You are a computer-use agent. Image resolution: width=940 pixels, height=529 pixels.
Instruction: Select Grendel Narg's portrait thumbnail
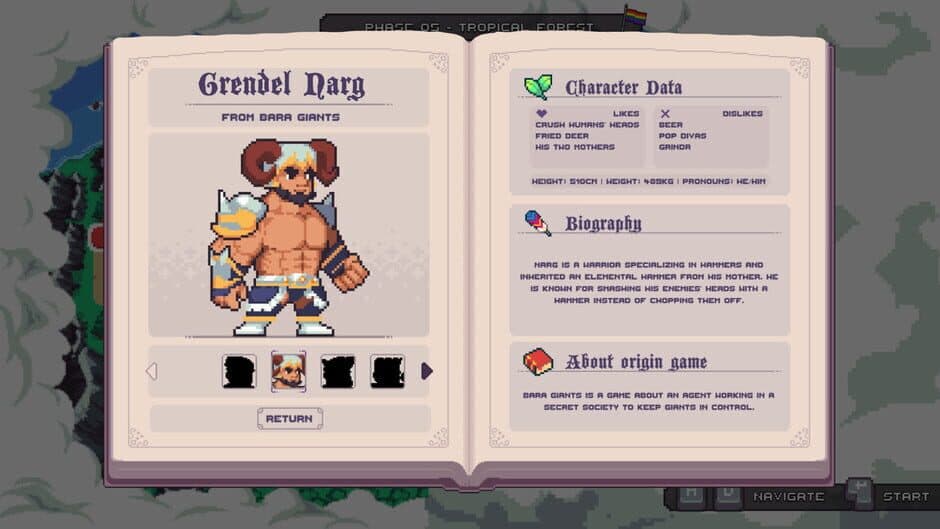tap(289, 371)
